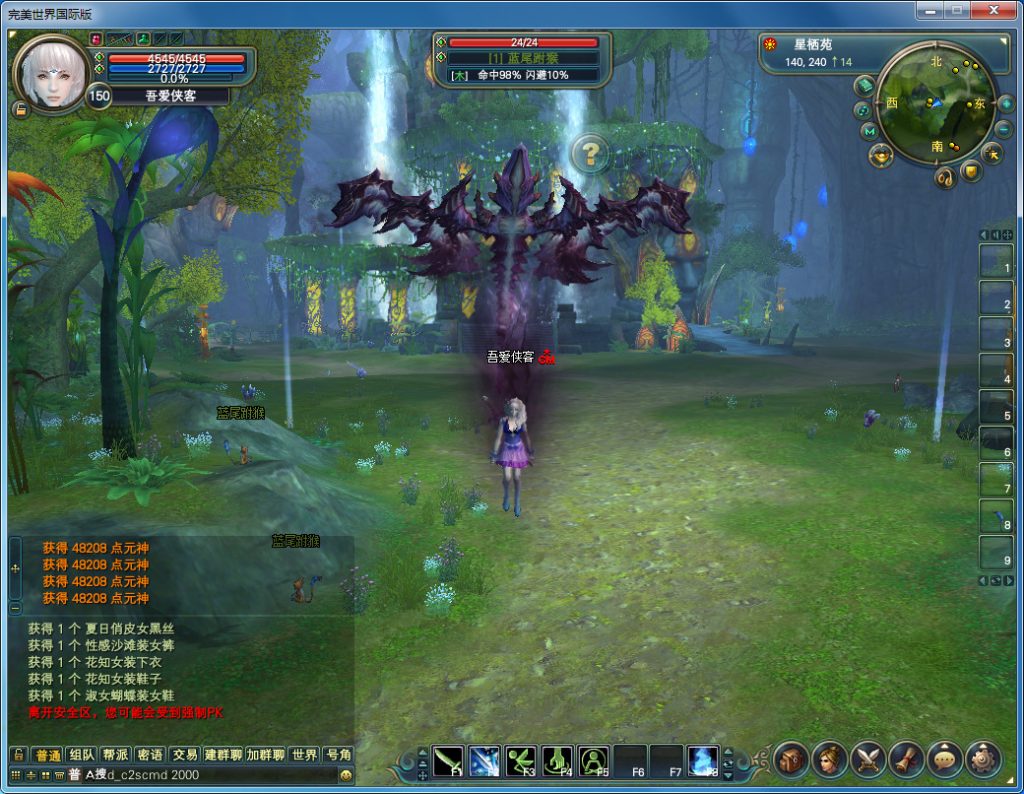Cast the F8 blue flame skill
This screenshot has width=1024, height=794.
tap(703, 761)
